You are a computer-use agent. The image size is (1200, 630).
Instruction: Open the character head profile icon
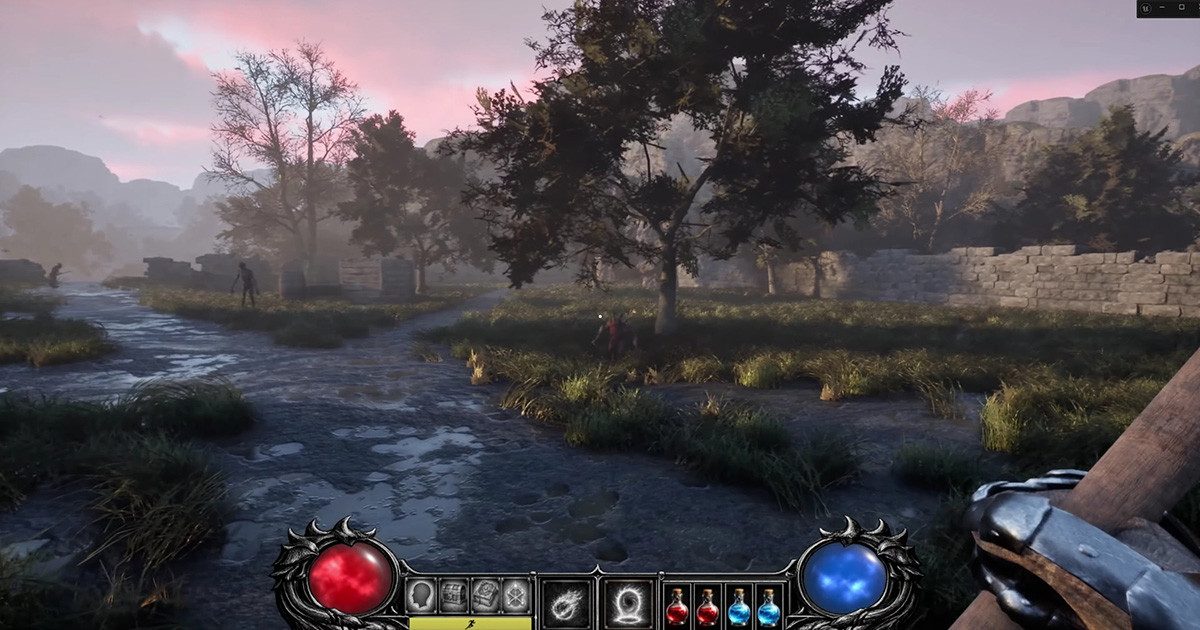(x=421, y=595)
